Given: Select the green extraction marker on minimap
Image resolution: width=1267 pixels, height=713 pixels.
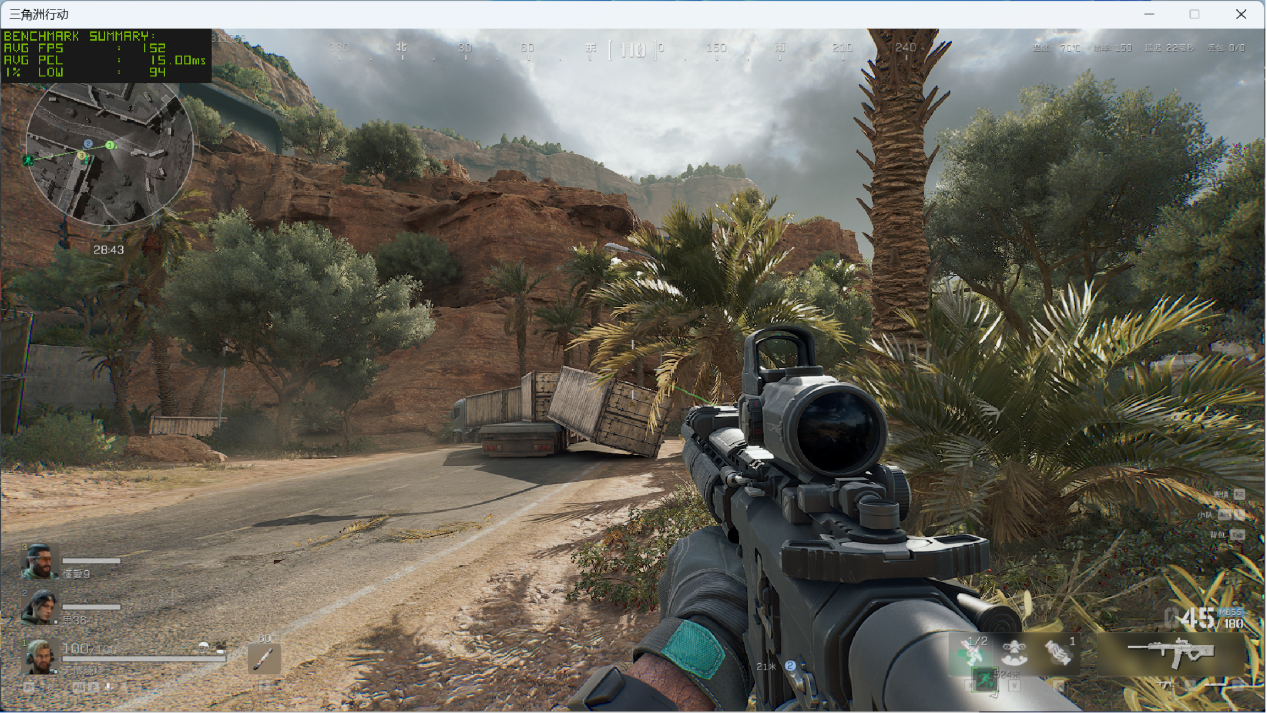Looking at the screenshot, I should 28,160.
